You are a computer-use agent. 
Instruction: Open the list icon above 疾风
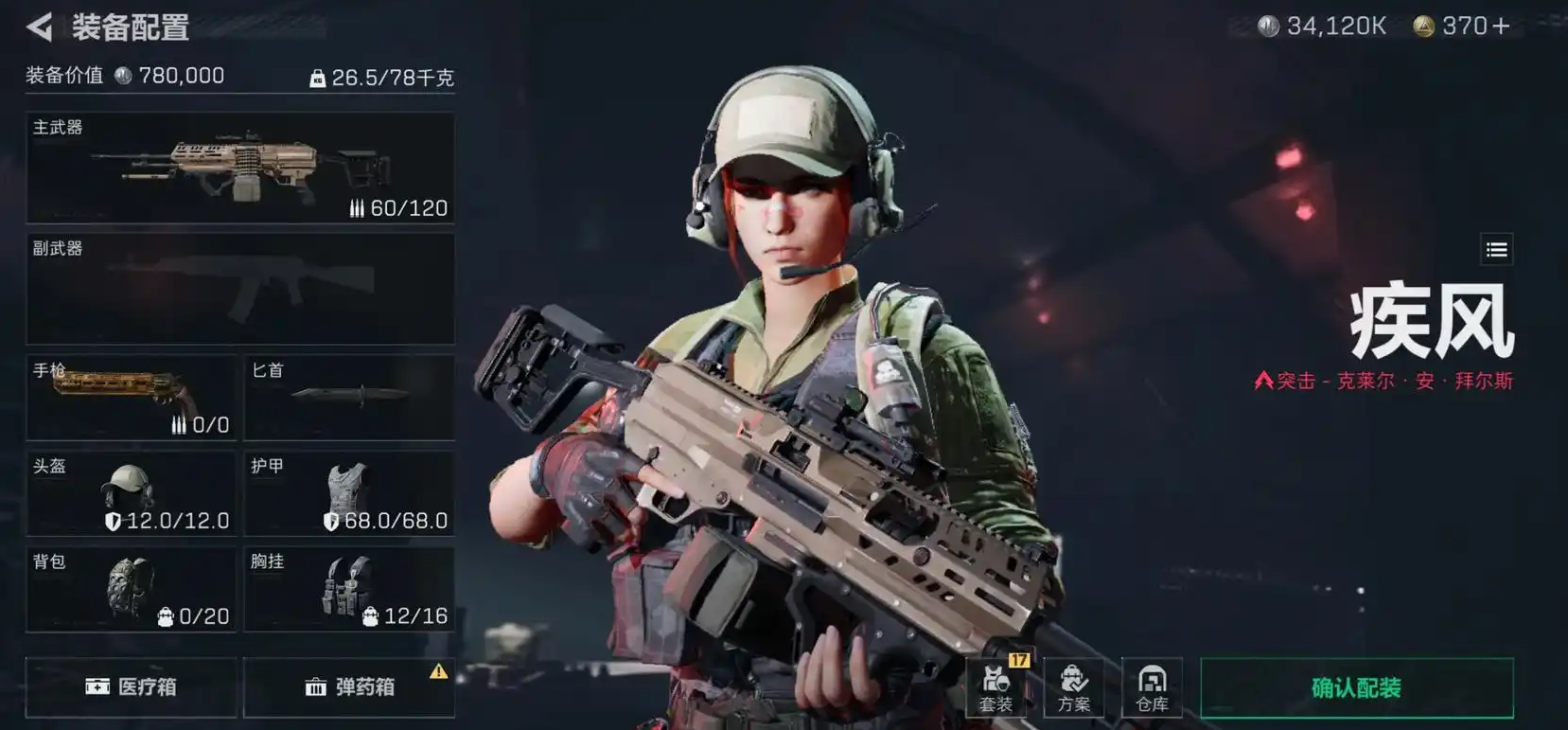coord(1496,250)
